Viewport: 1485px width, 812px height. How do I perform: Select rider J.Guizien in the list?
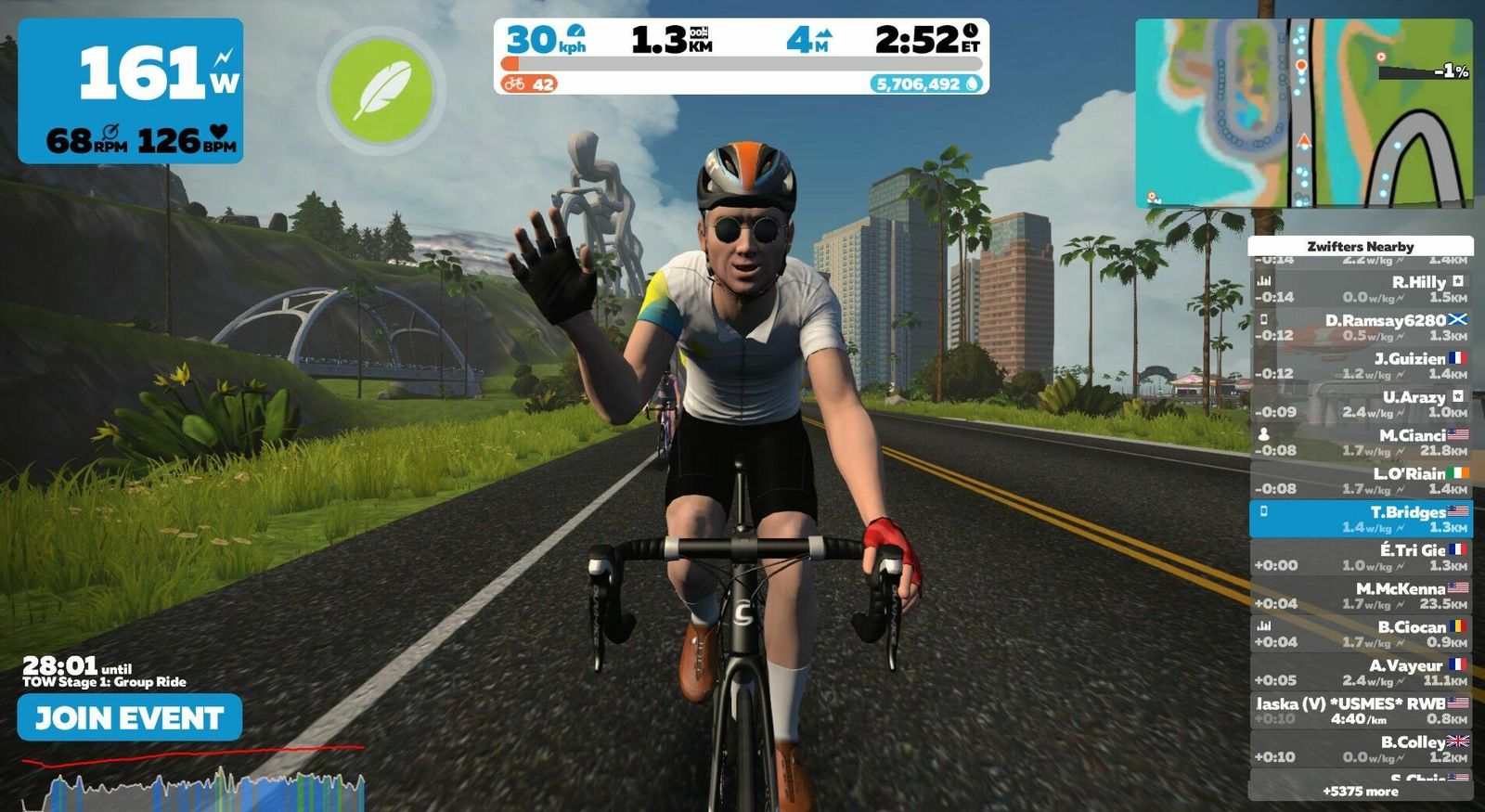[x=1361, y=366]
